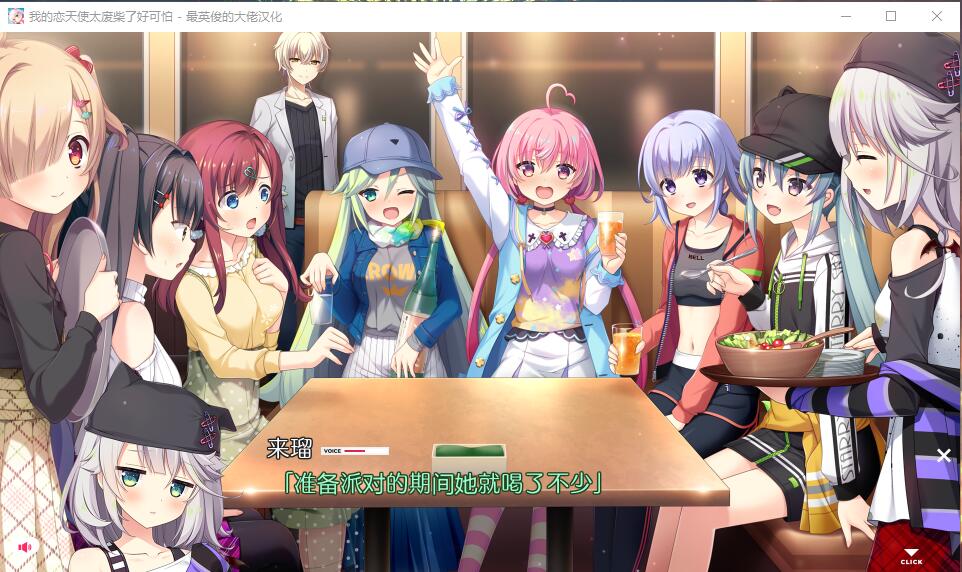The image size is (962, 572).
Task: Maximize the game window
Action: 891,16
